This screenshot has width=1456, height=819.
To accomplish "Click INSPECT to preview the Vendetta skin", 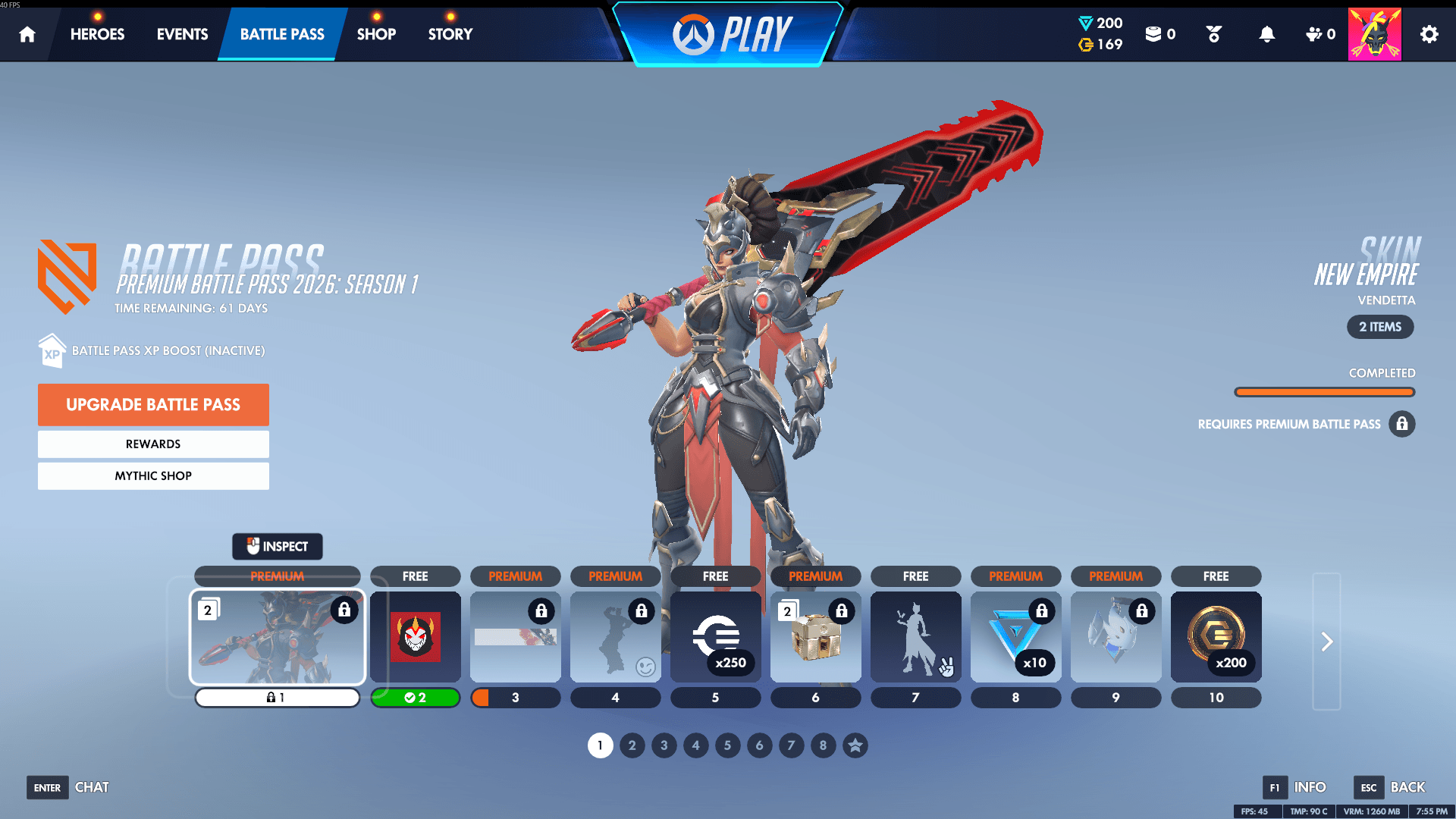I will 277,546.
